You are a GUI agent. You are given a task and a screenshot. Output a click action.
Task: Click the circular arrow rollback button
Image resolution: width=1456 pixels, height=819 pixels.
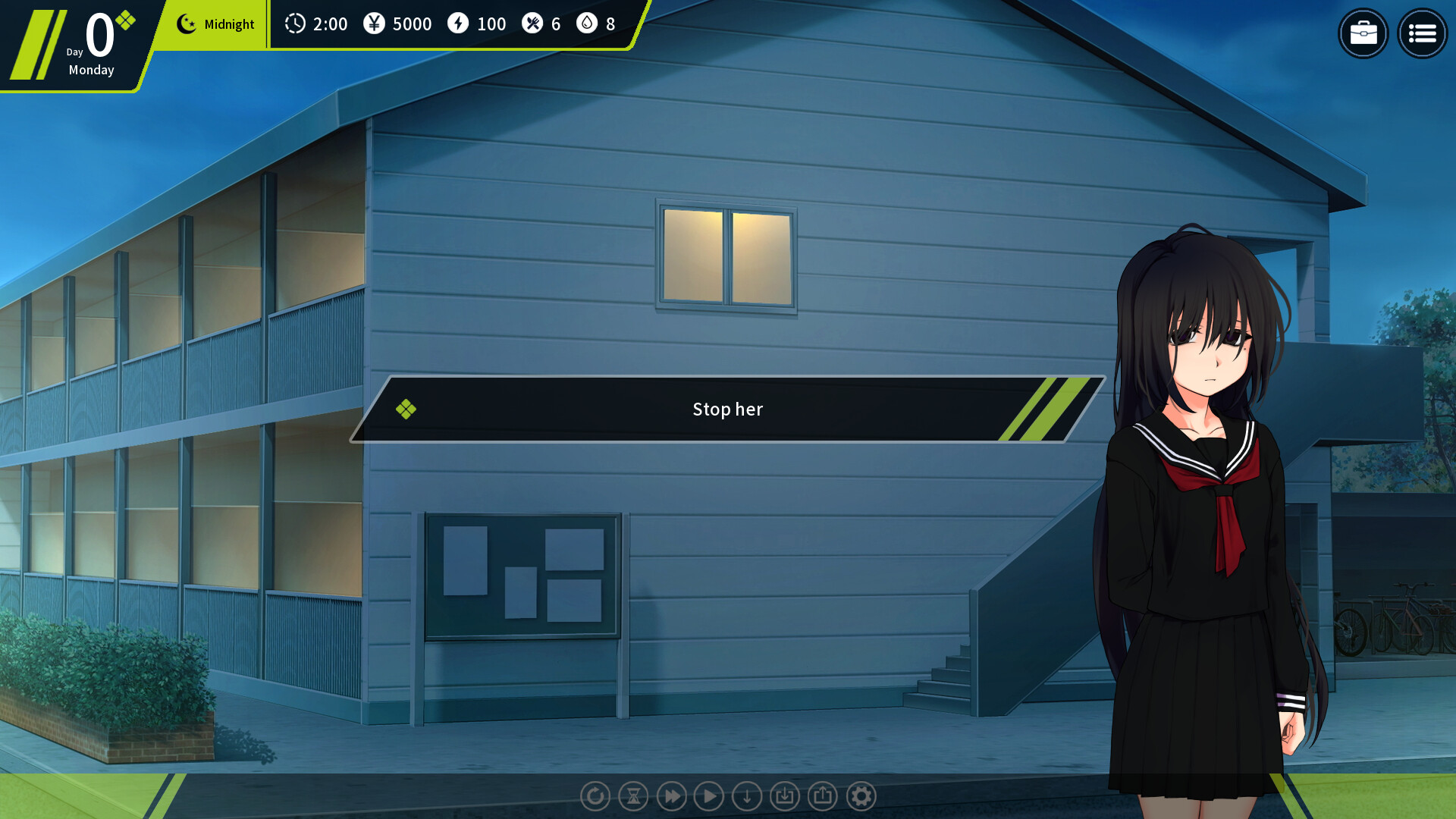tap(595, 796)
